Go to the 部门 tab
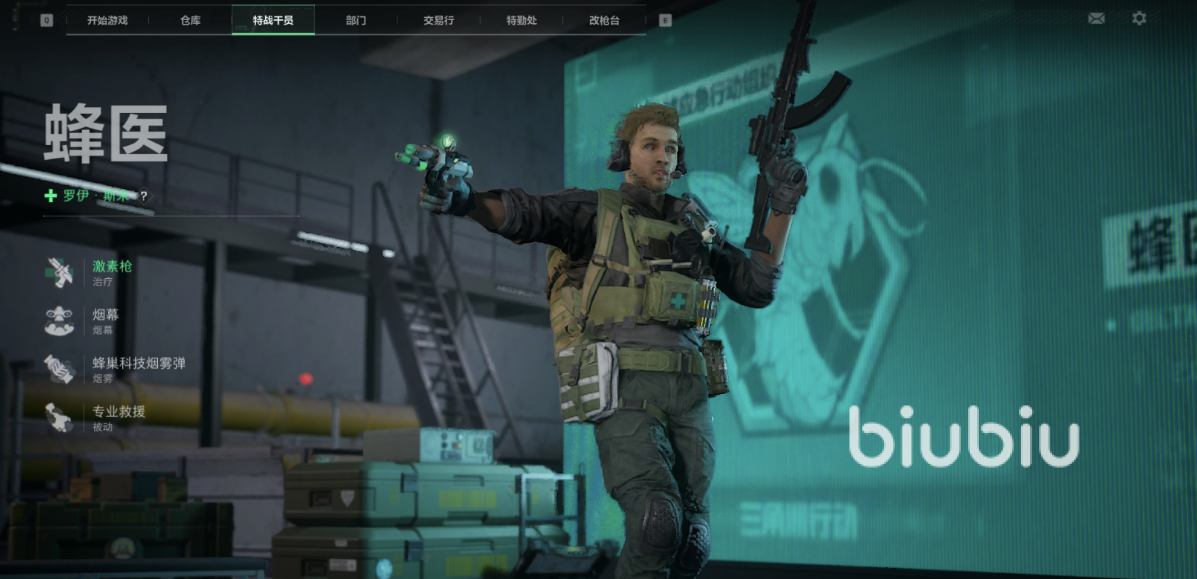1197x579 pixels. pos(356,20)
